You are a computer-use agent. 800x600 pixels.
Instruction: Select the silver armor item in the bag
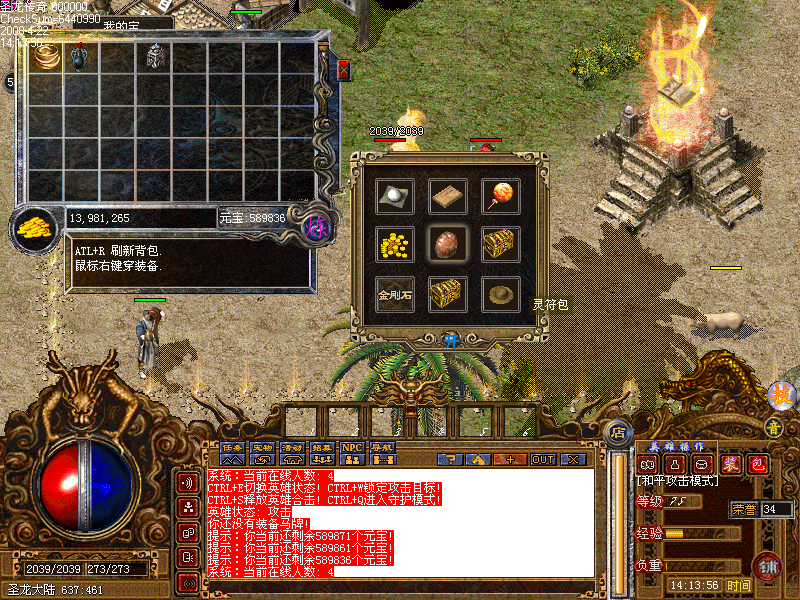[x=155, y=56]
